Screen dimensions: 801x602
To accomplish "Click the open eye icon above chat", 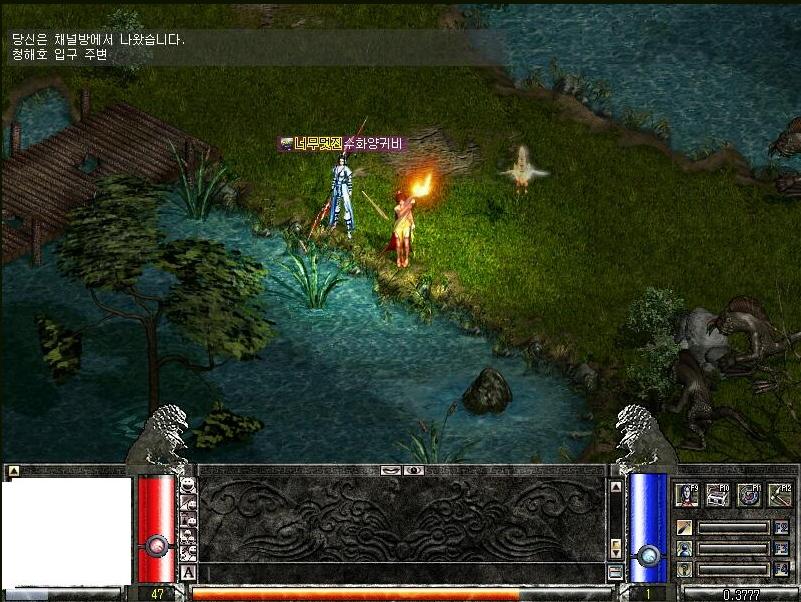I will (x=413, y=469).
